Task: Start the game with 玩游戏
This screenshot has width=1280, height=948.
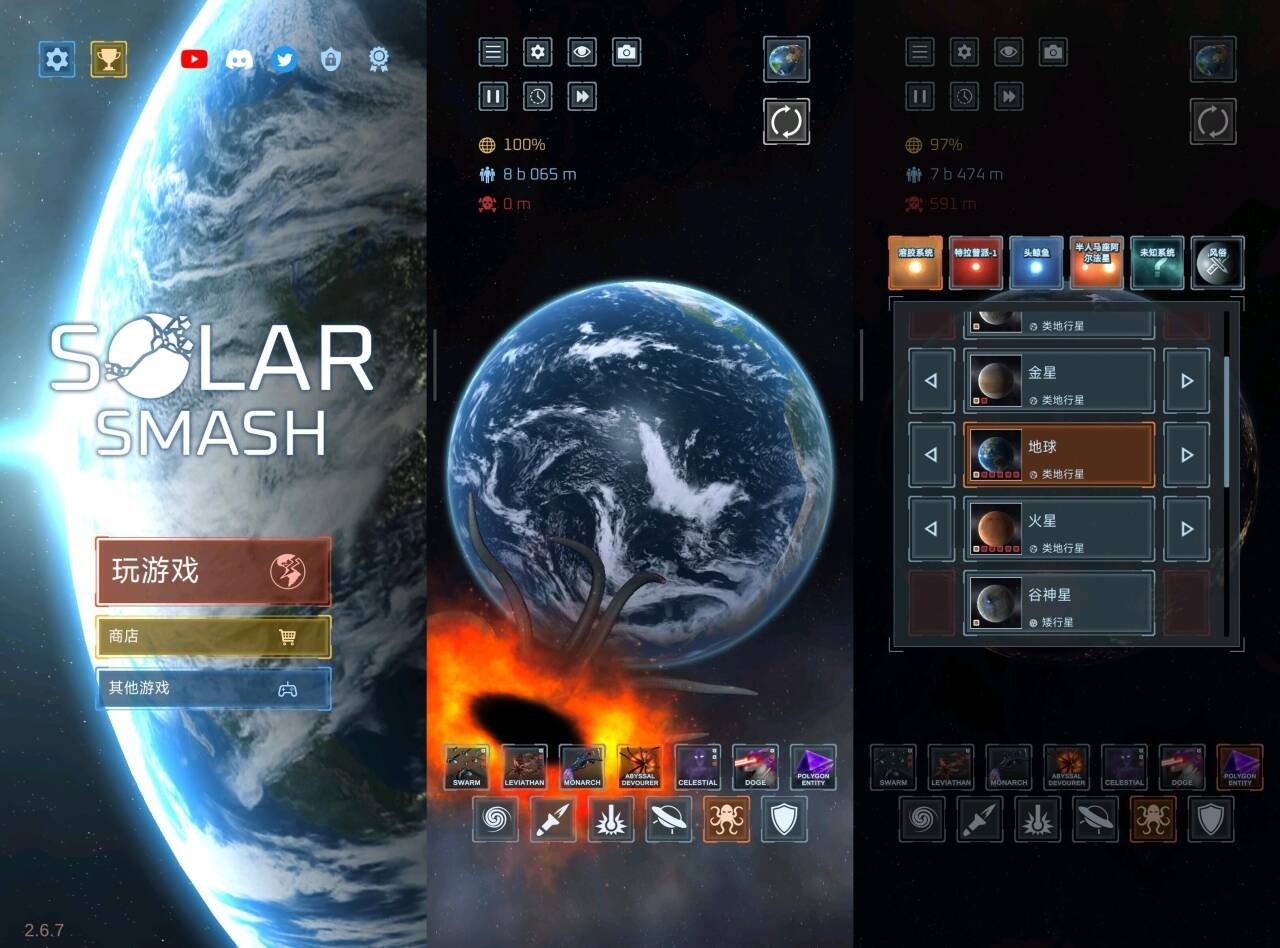Action: pyautogui.click(x=213, y=571)
